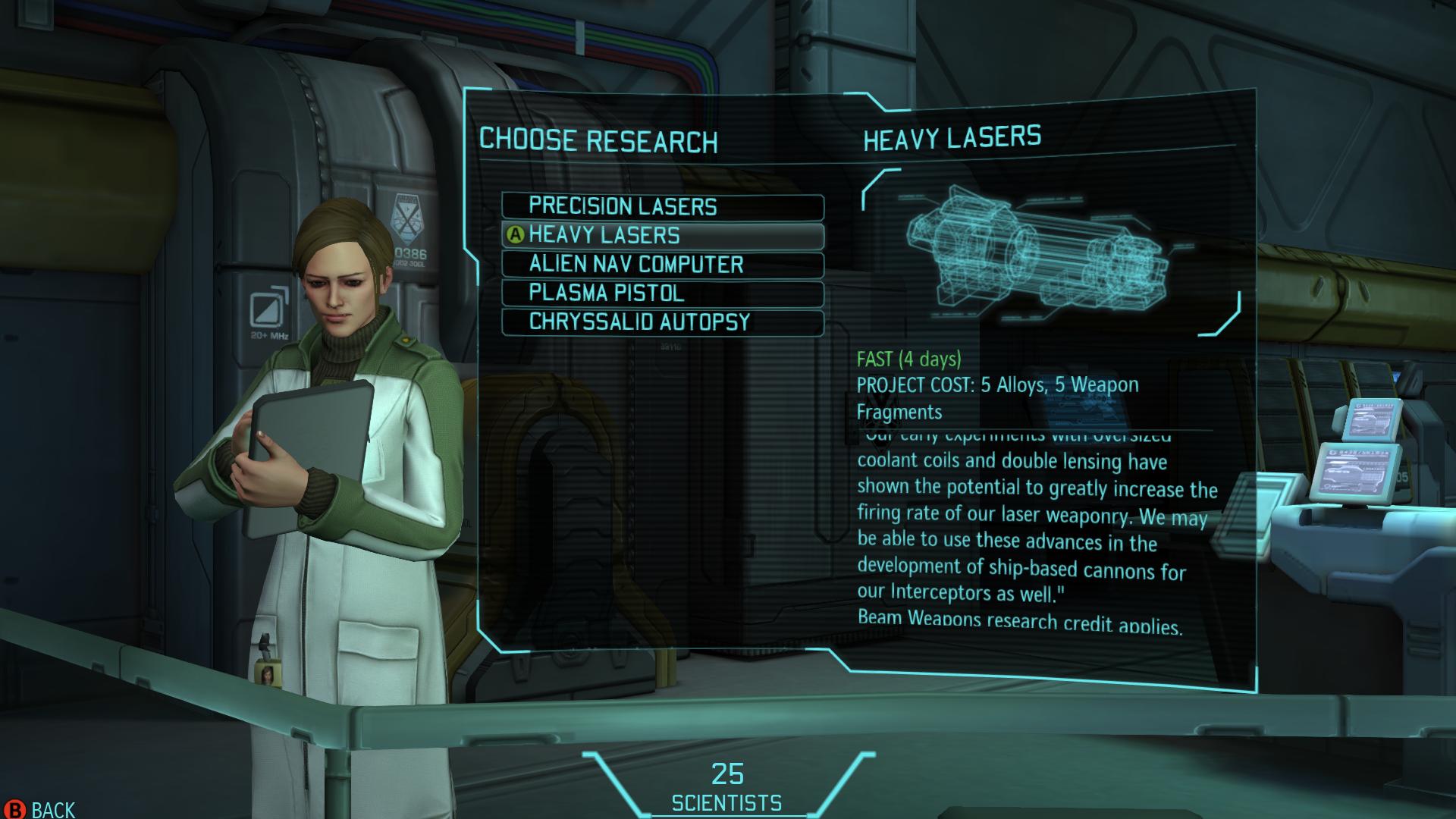
Task: Select the Alien Nav Computer entry
Action: [x=662, y=265]
